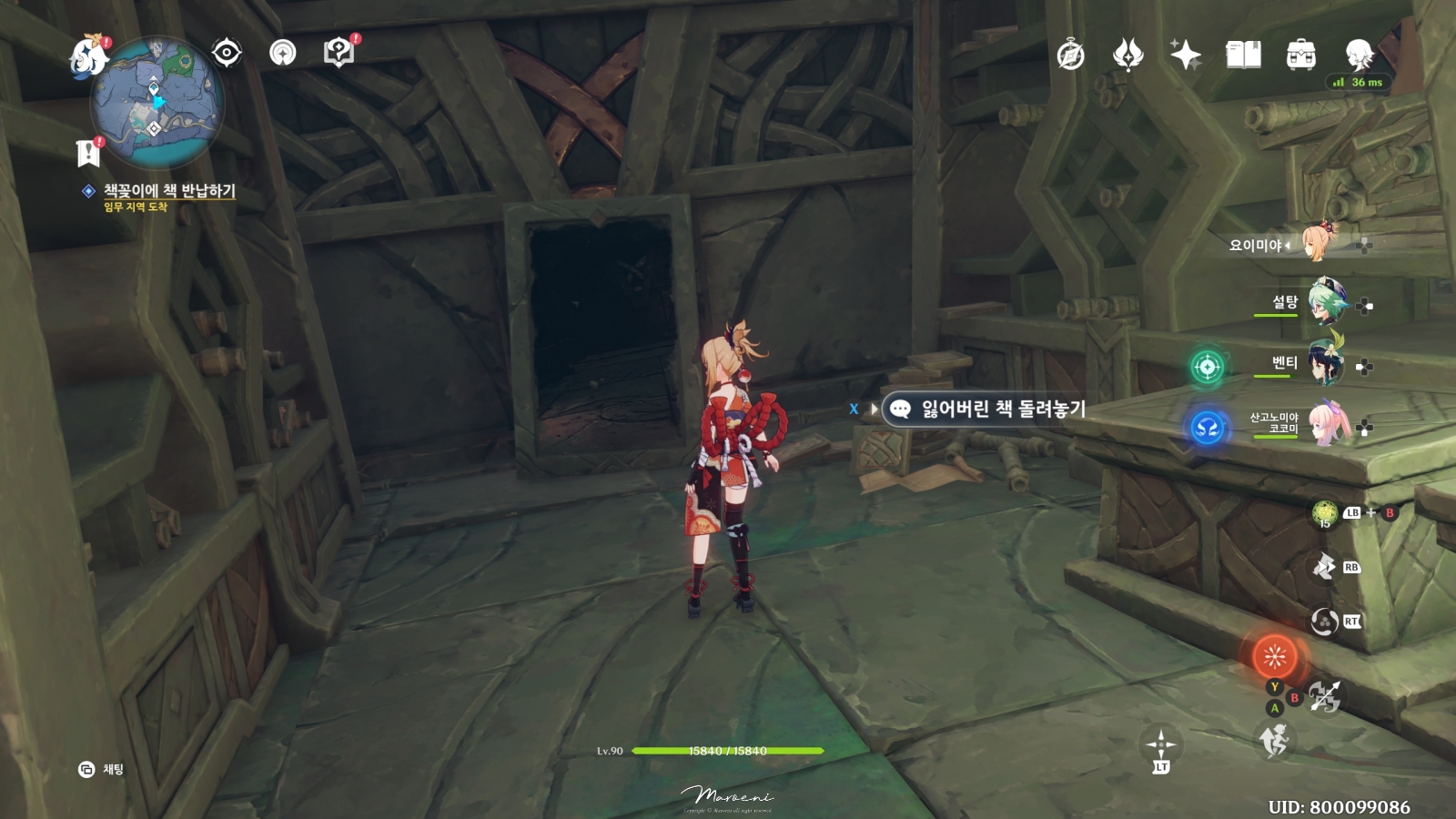Open the Archive book icon

(x=1246, y=55)
